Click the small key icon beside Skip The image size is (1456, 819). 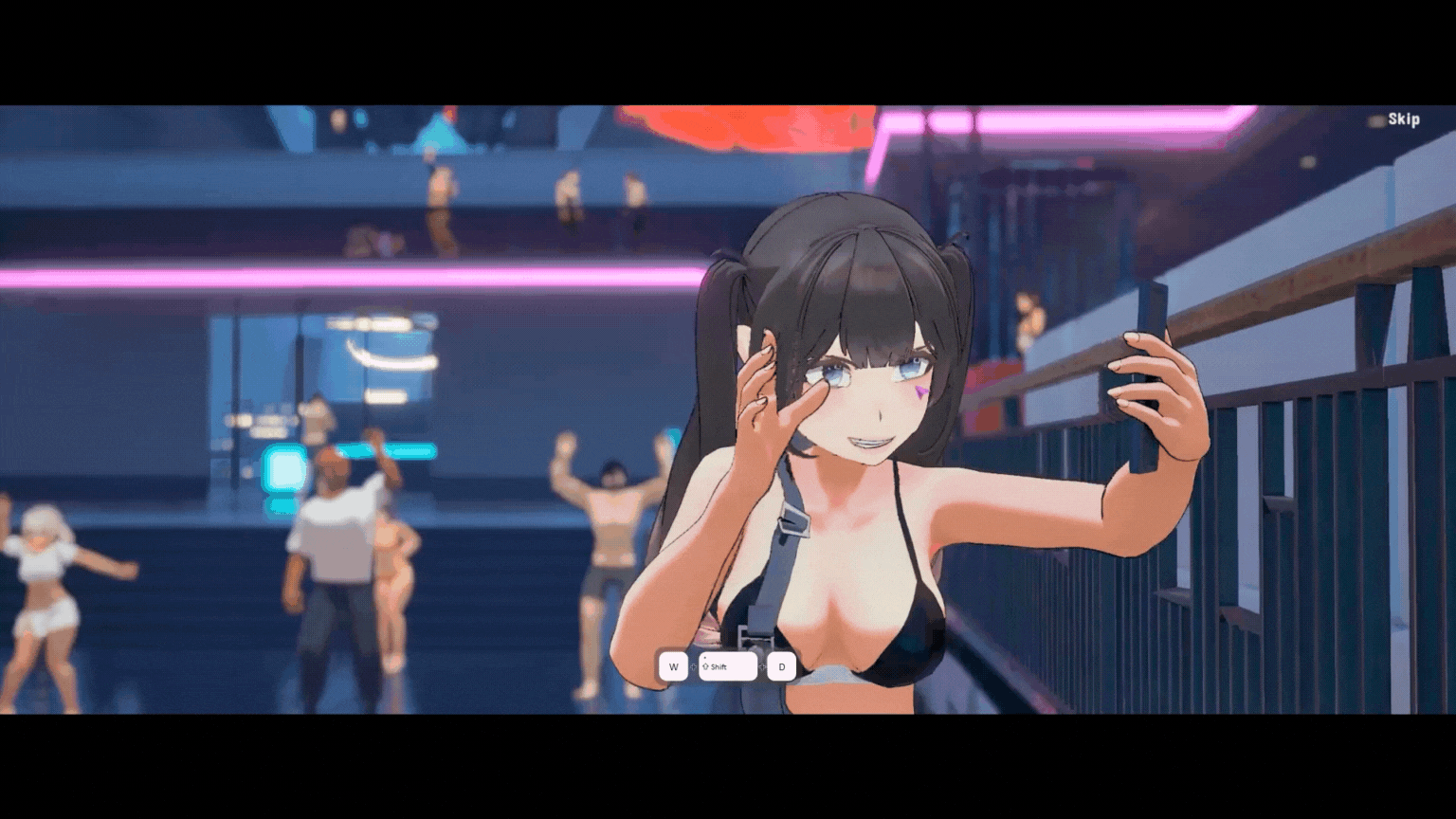click(x=1376, y=120)
